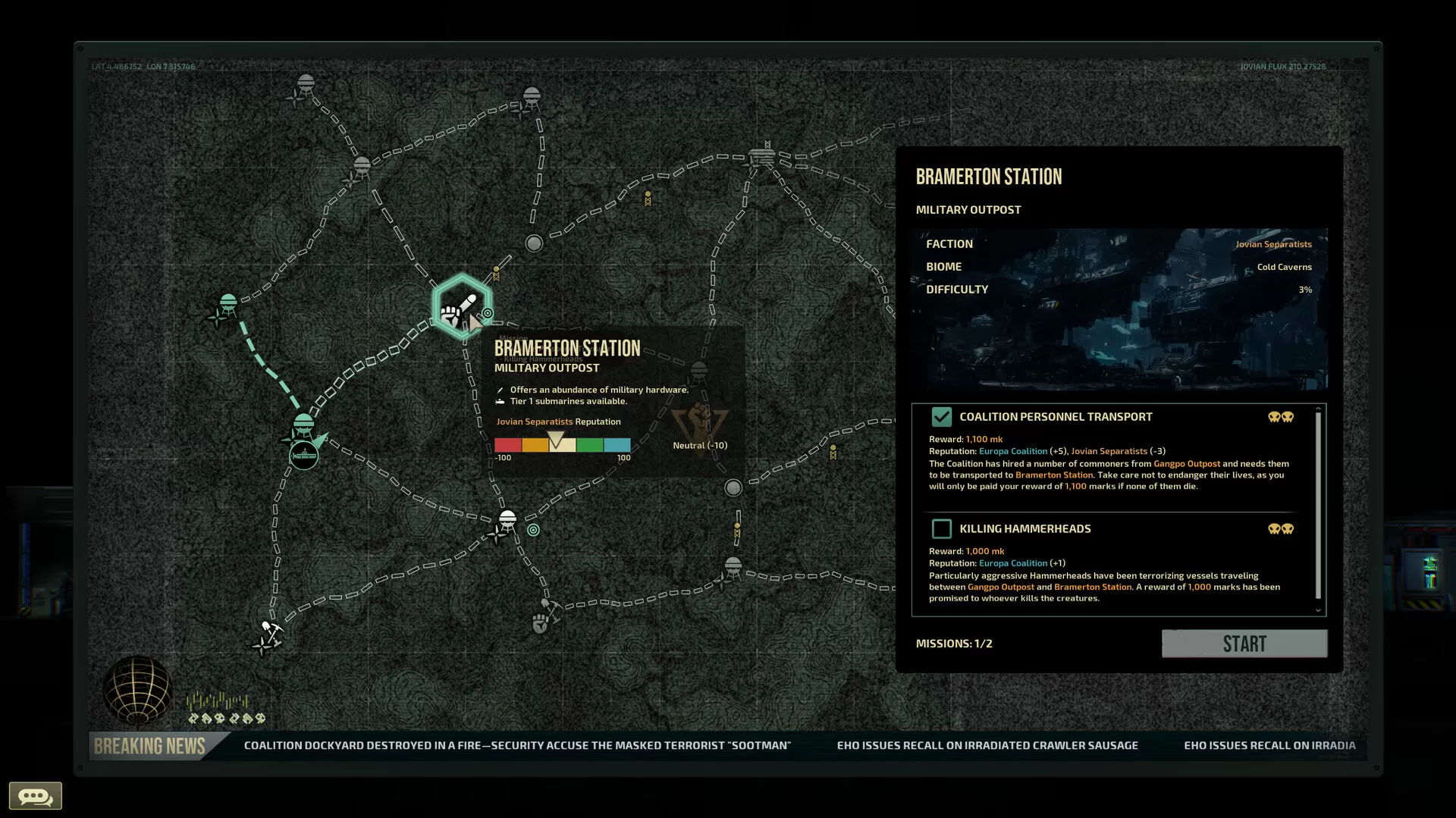Image resolution: width=1456 pixels, height=818 pixels.
Task: Toggle the mission checkmark in the first mission entry
Action: click(943, 416)
